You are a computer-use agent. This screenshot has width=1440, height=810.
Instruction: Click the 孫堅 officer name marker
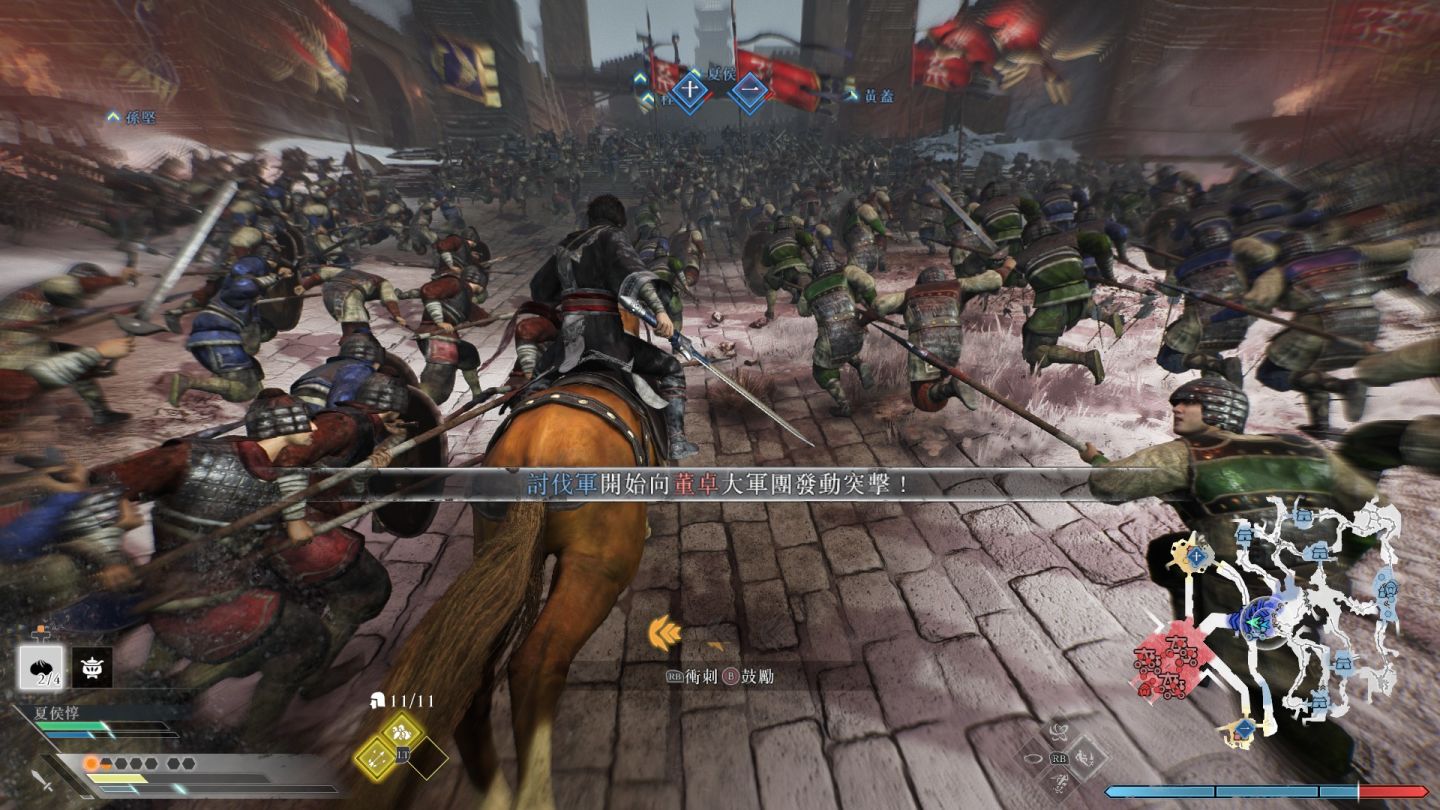point(133,118)
